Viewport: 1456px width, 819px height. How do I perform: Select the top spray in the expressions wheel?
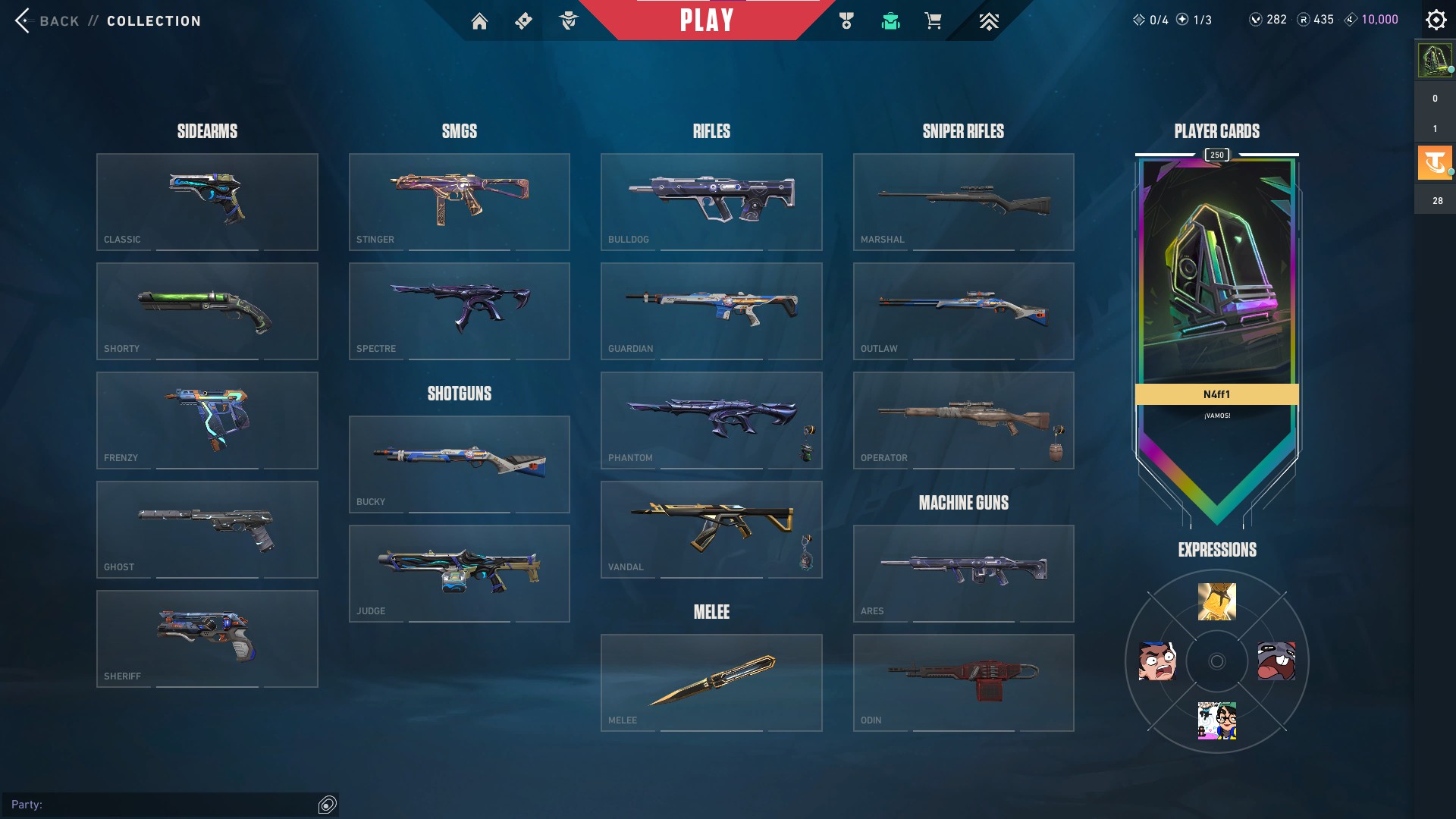tap(1216, 601)
